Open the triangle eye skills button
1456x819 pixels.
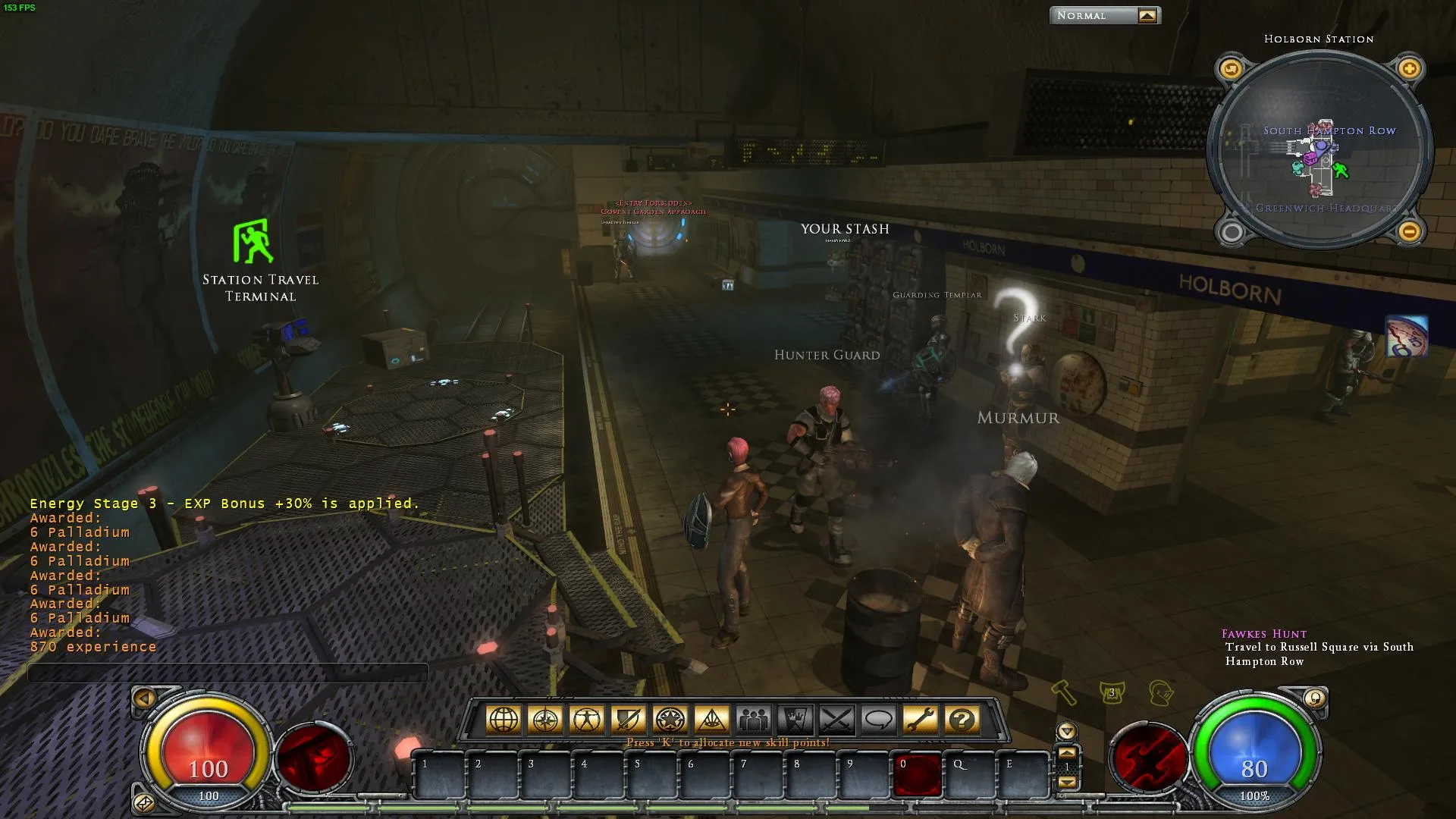[x=712, y=719]
